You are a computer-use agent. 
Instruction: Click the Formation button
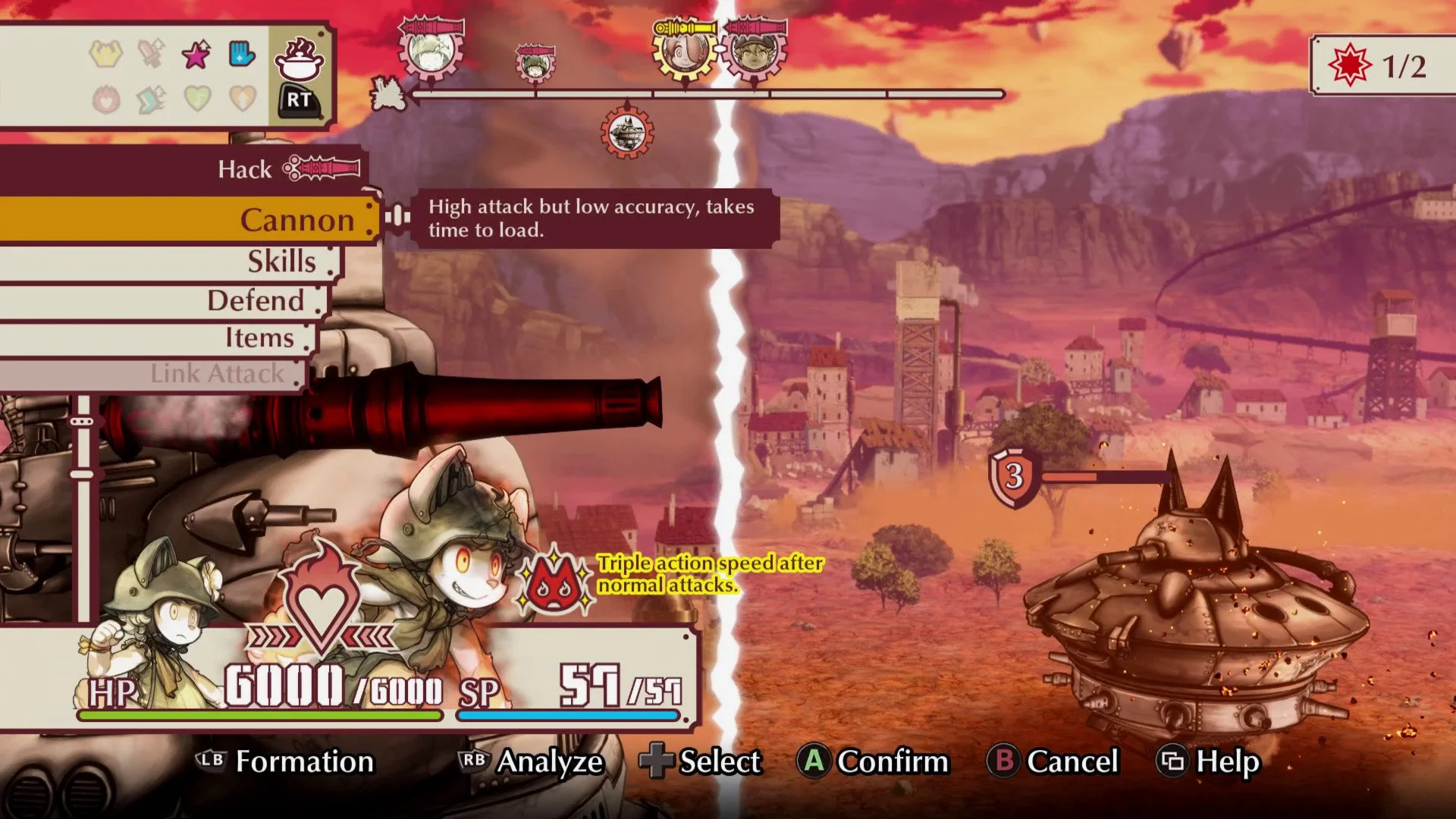[x=303, y=762]
